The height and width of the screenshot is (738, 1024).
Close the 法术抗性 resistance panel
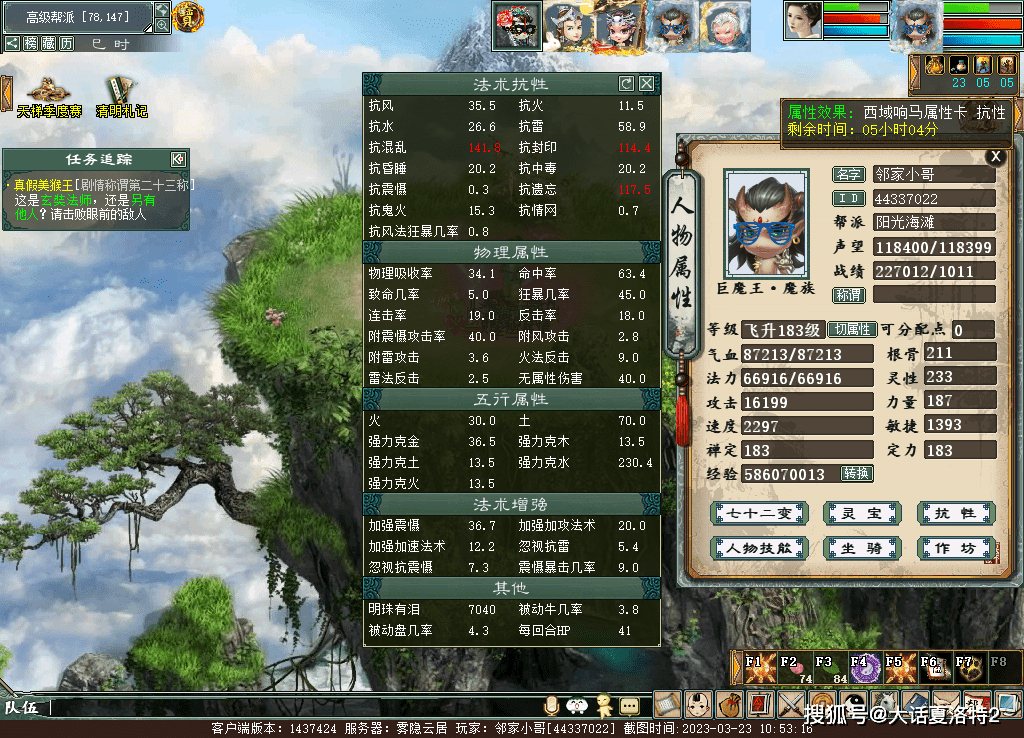647,84
